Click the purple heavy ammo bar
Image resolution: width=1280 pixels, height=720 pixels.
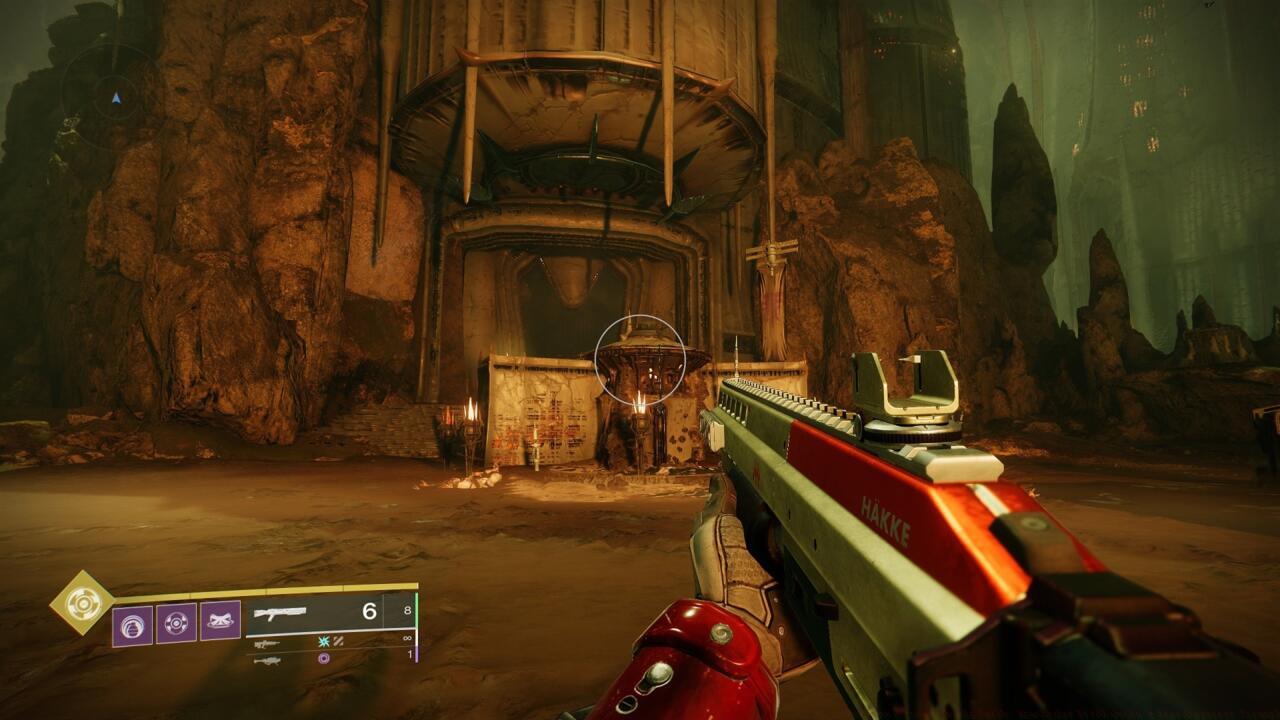[415, 652]
